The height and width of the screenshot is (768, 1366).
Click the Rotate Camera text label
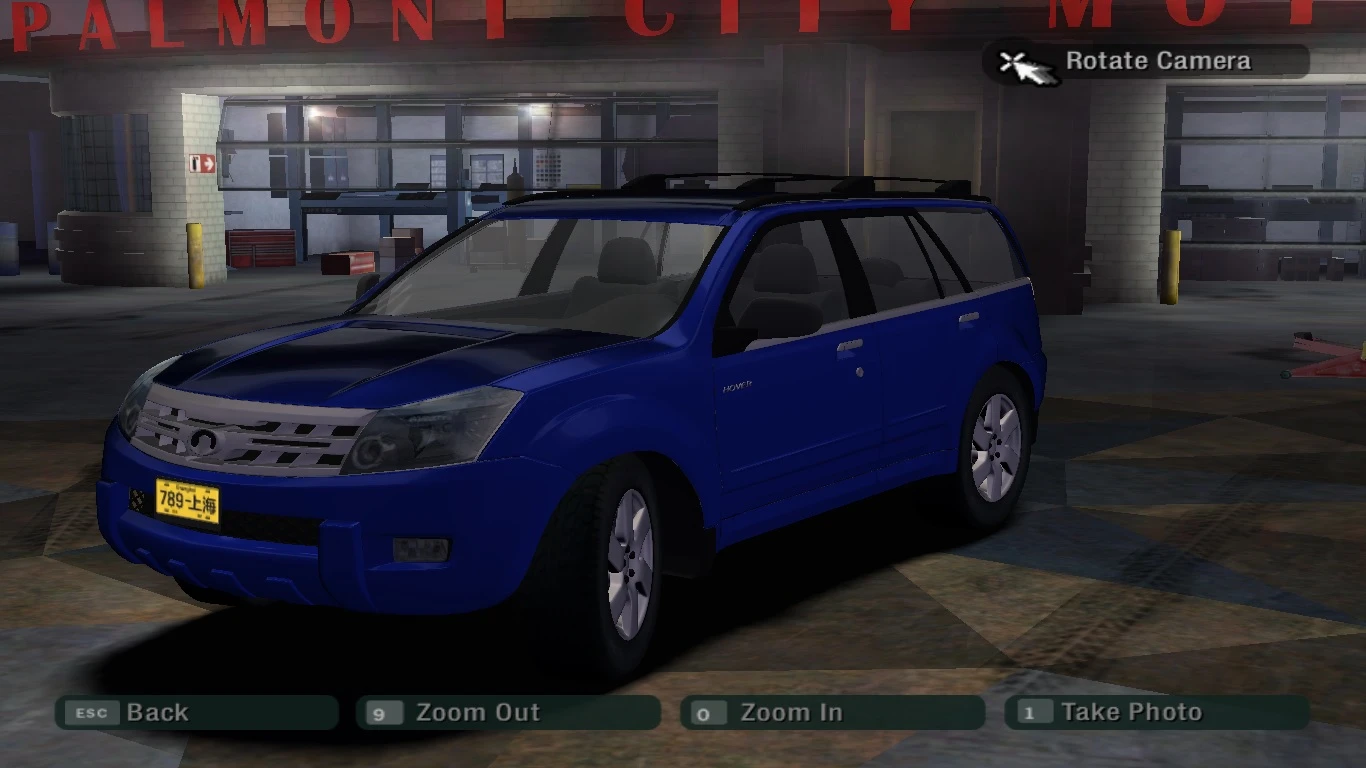(x=1159, y=60)
